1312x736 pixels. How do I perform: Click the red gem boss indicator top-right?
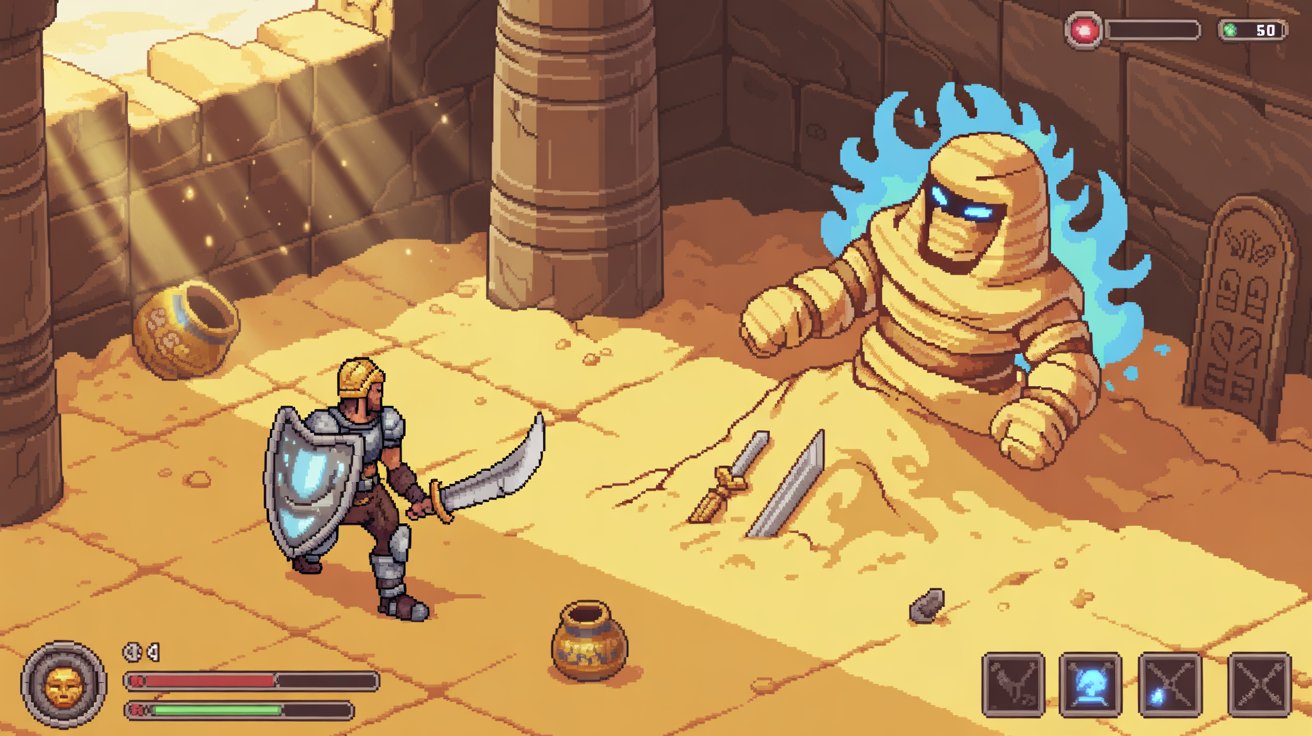(1085, 28)
